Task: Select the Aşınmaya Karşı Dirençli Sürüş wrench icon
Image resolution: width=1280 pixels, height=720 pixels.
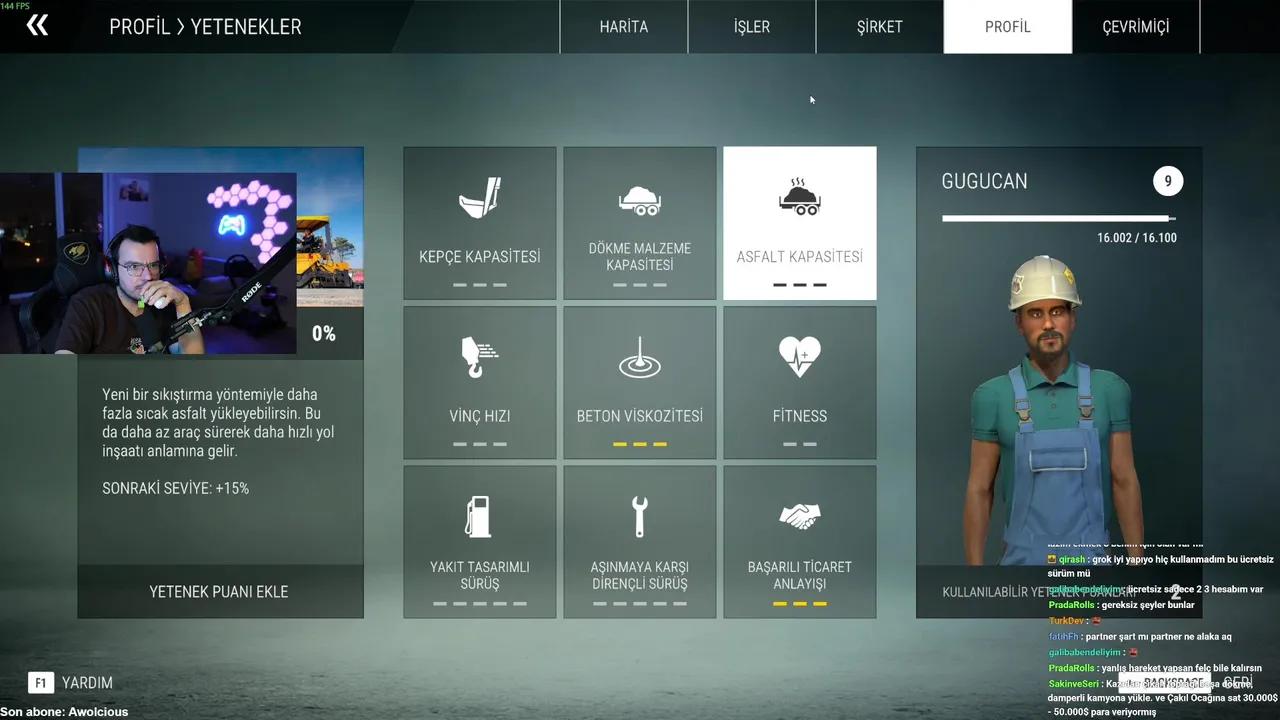Action: [x=640, y=515]
